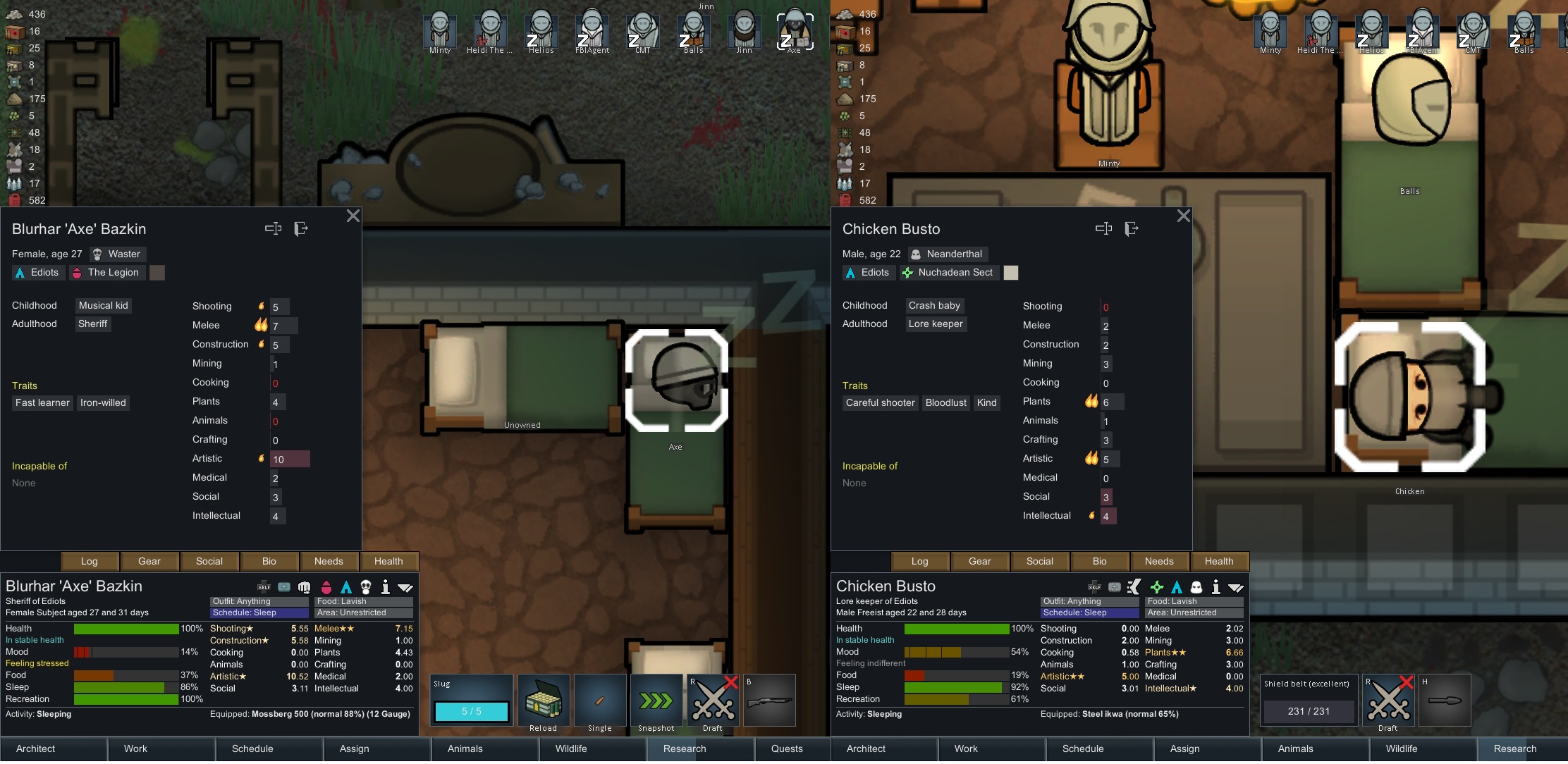Open The Legion ideoligion chip
The height and width of the screenshot is (764, 1568).
pos(106,273)
